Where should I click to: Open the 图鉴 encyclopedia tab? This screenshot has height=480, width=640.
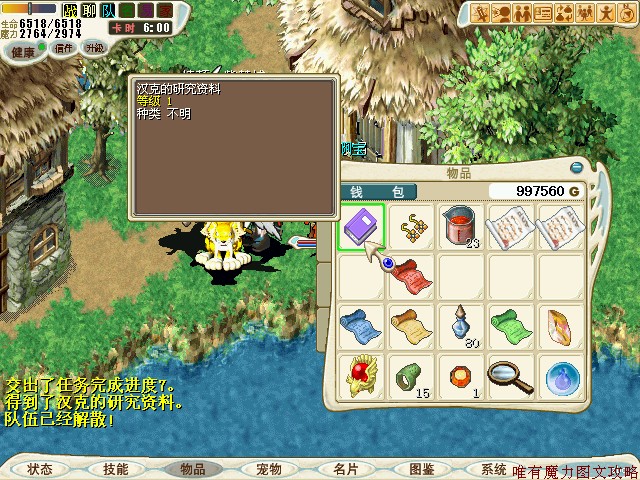tap(421, 469)
